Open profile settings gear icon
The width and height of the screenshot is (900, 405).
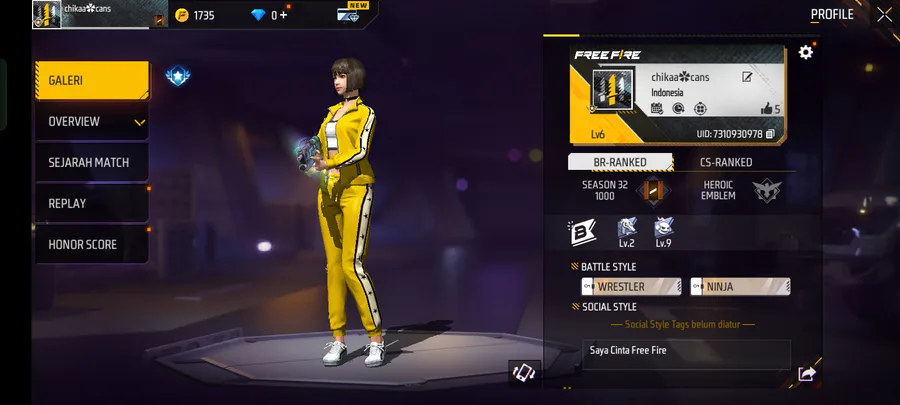[805, 52]
